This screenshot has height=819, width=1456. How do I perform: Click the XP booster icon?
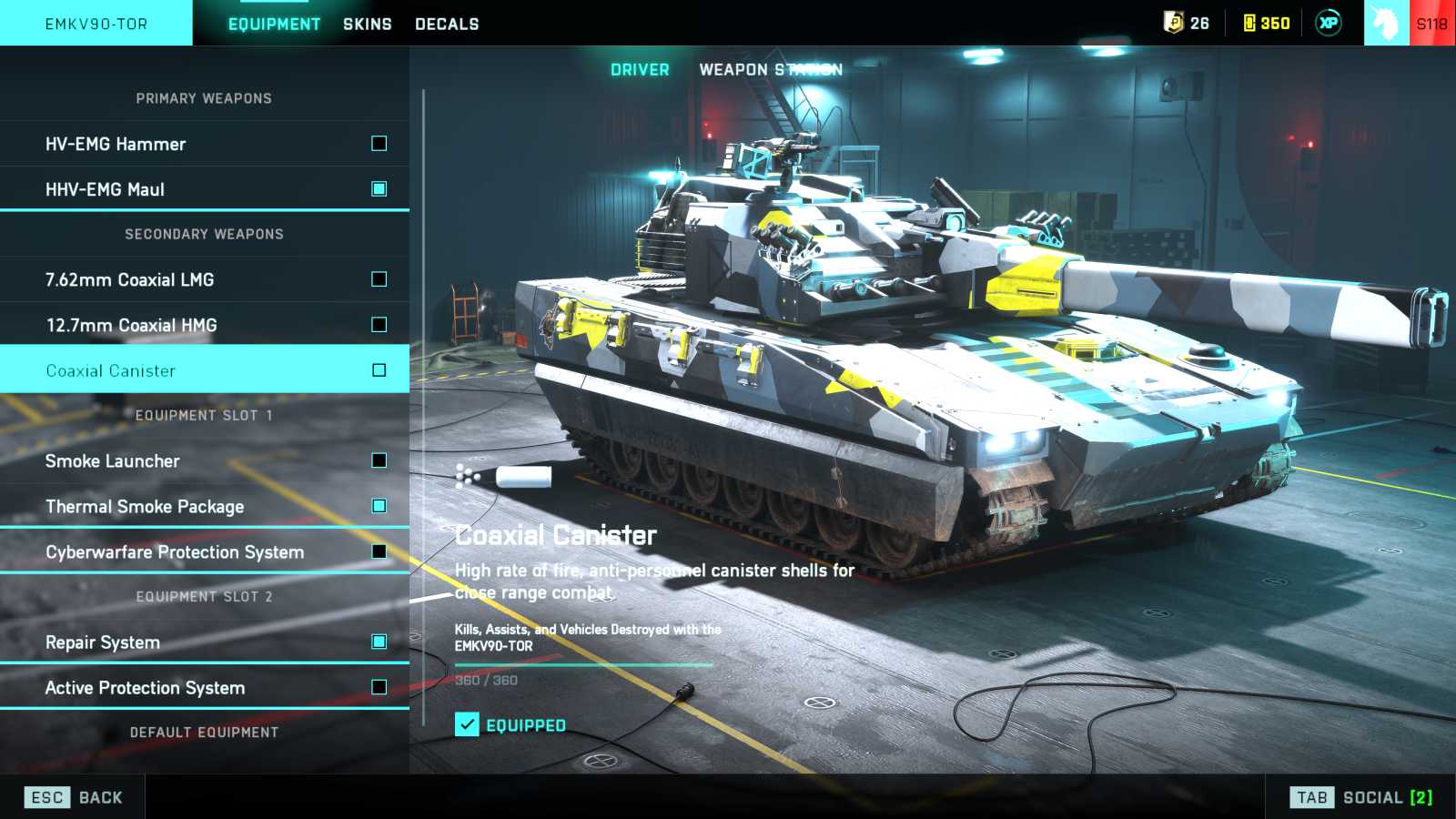click(x=1329, y=23)
